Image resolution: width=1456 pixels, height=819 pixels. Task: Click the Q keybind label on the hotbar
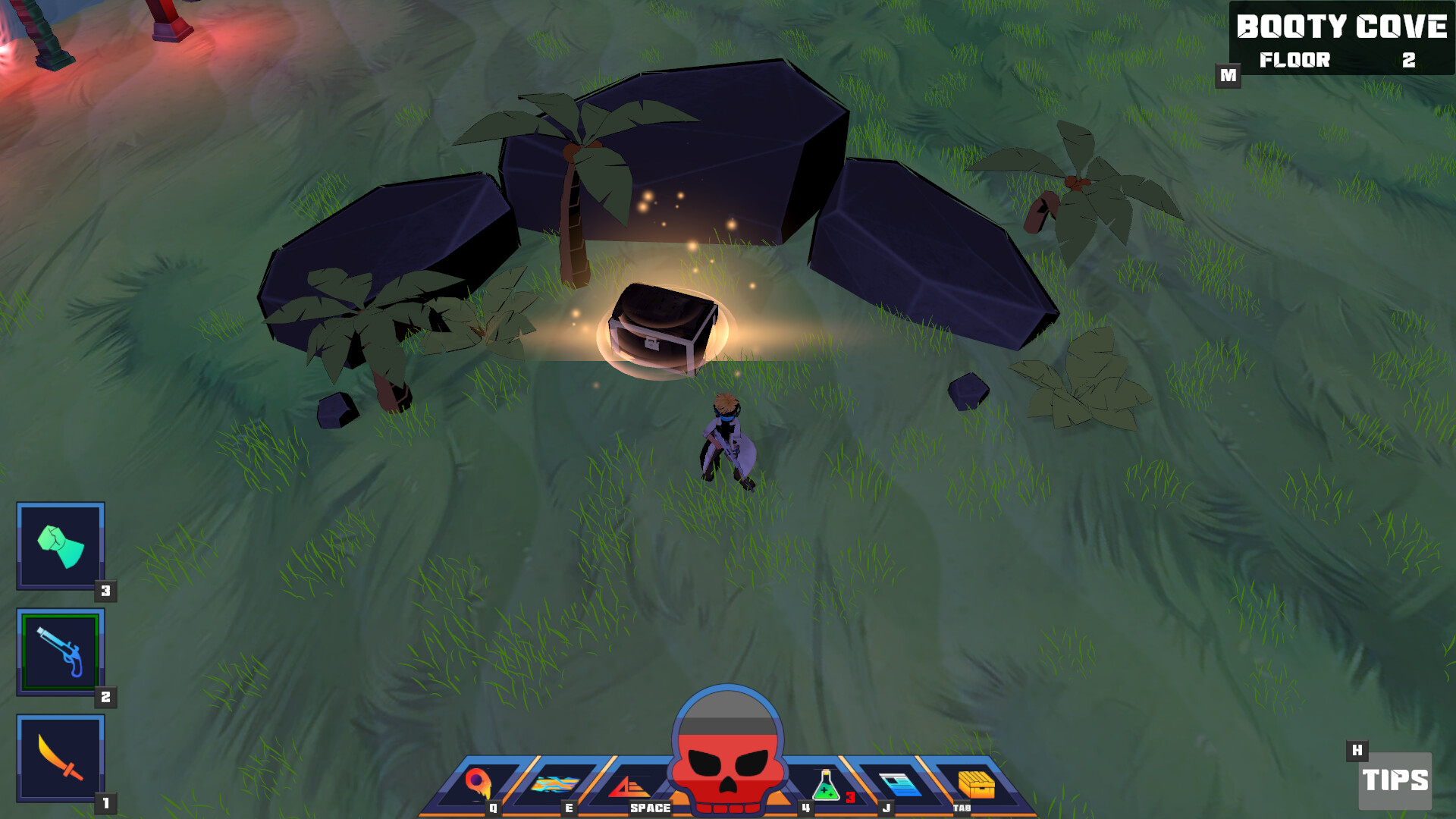(x=493, y=808)
